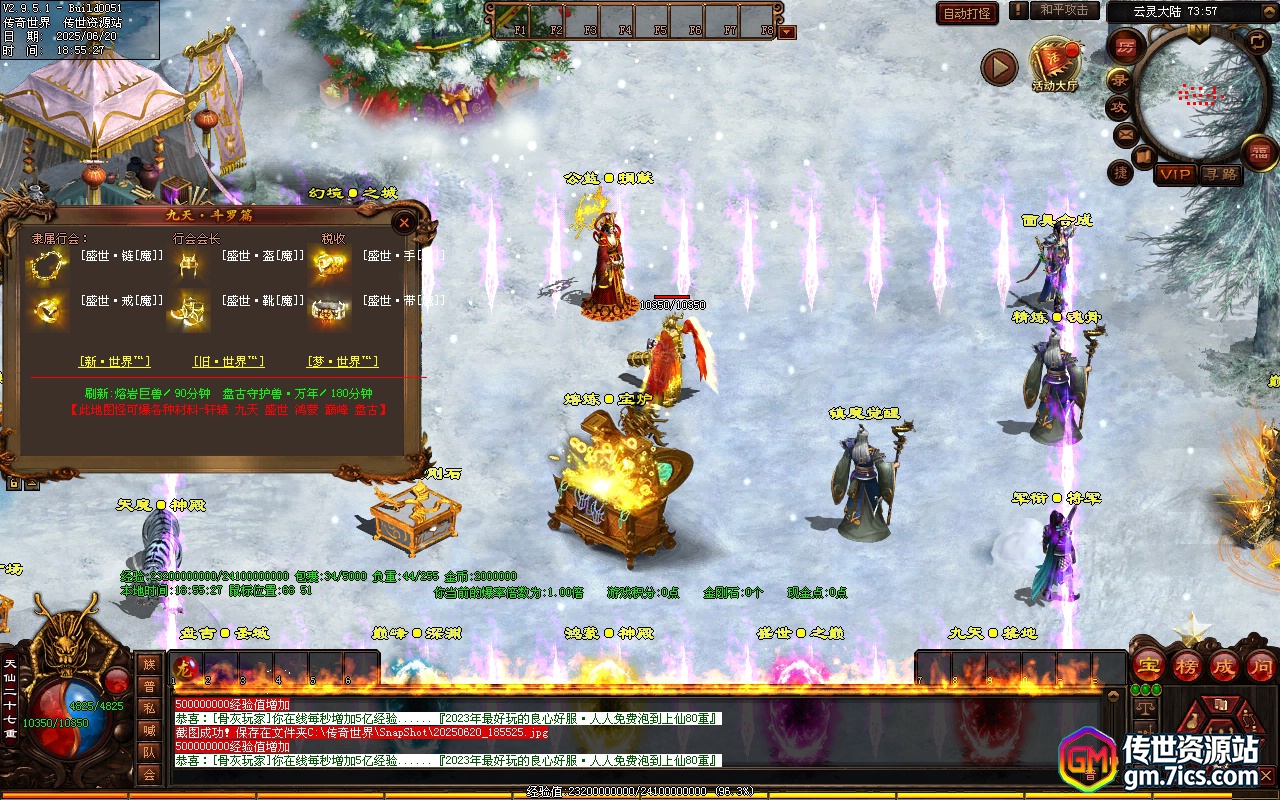Select the 盛世·链[魔] necklace icon

click(45, 264)
